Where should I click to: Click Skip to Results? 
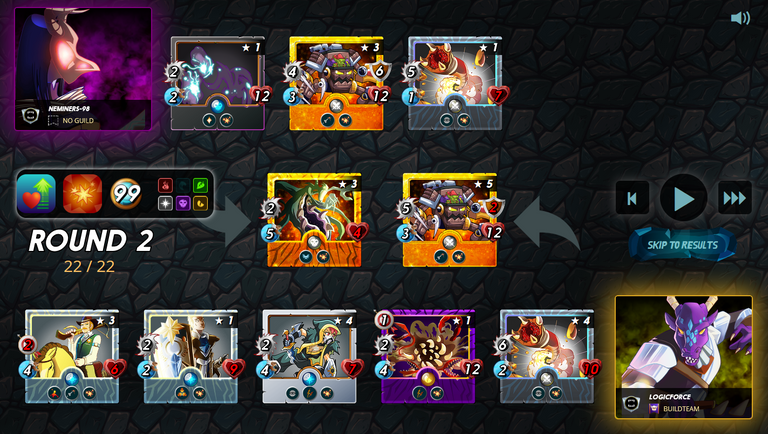click(x=683, y=245)
